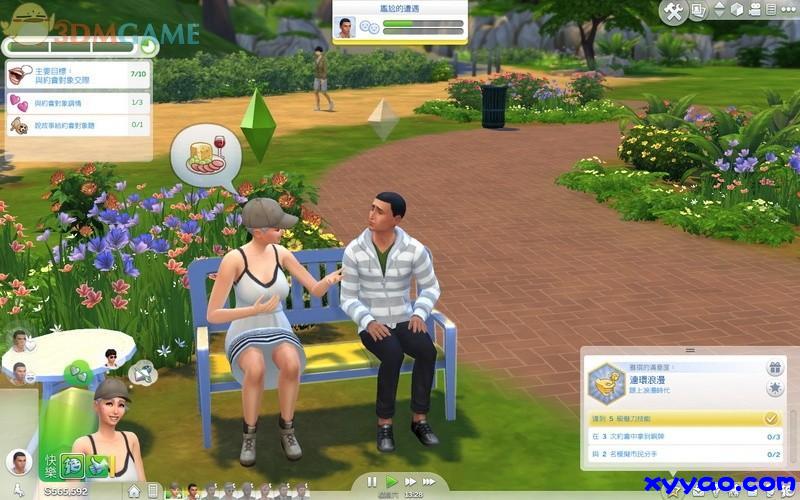
Task: Click the date partner portrait at top
Action: [x=344, y=28]
